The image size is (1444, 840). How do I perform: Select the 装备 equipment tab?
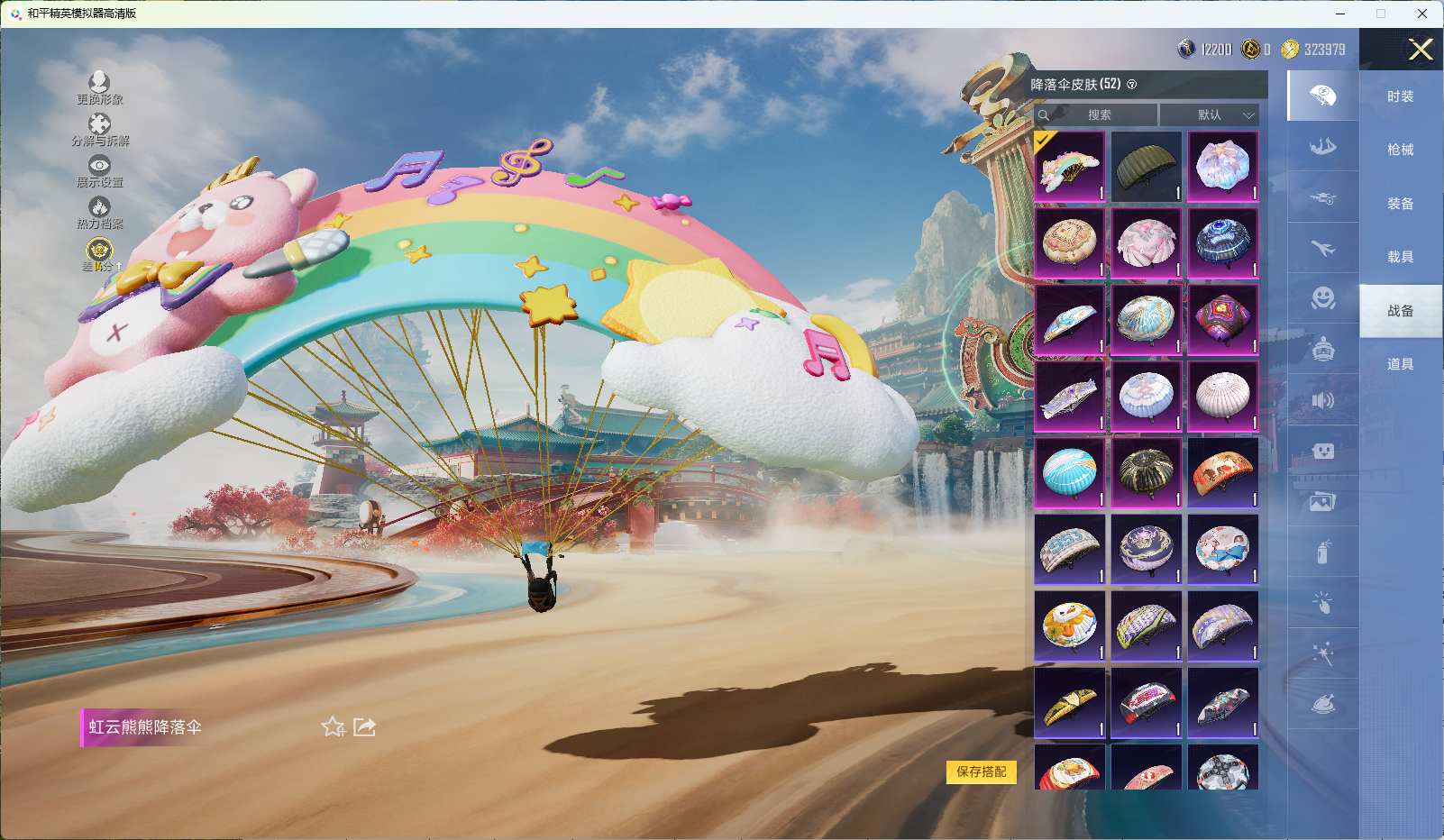(x=1400, y=204)
